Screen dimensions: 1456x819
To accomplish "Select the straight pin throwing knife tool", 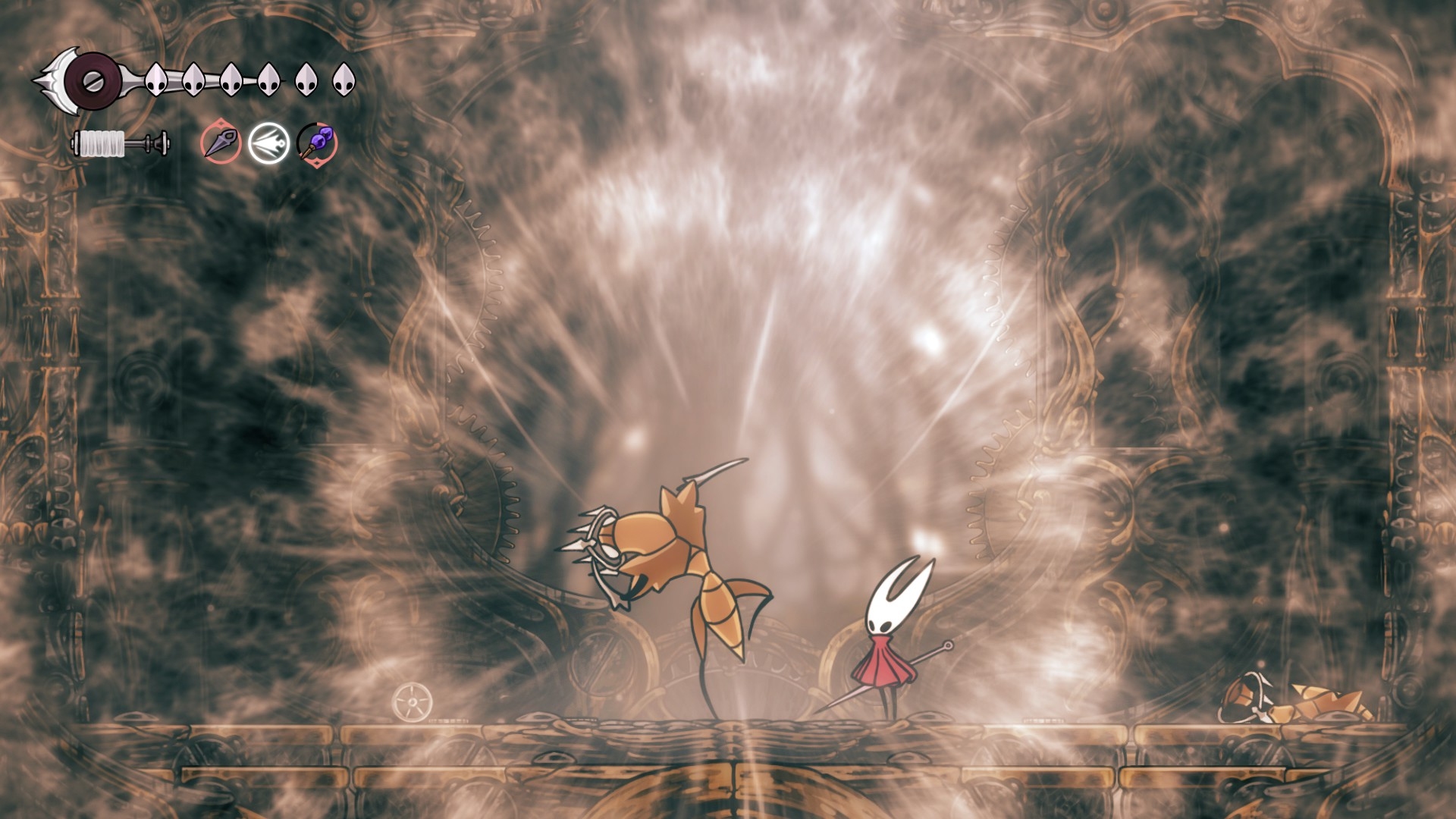I will click(x=221, y=142).
